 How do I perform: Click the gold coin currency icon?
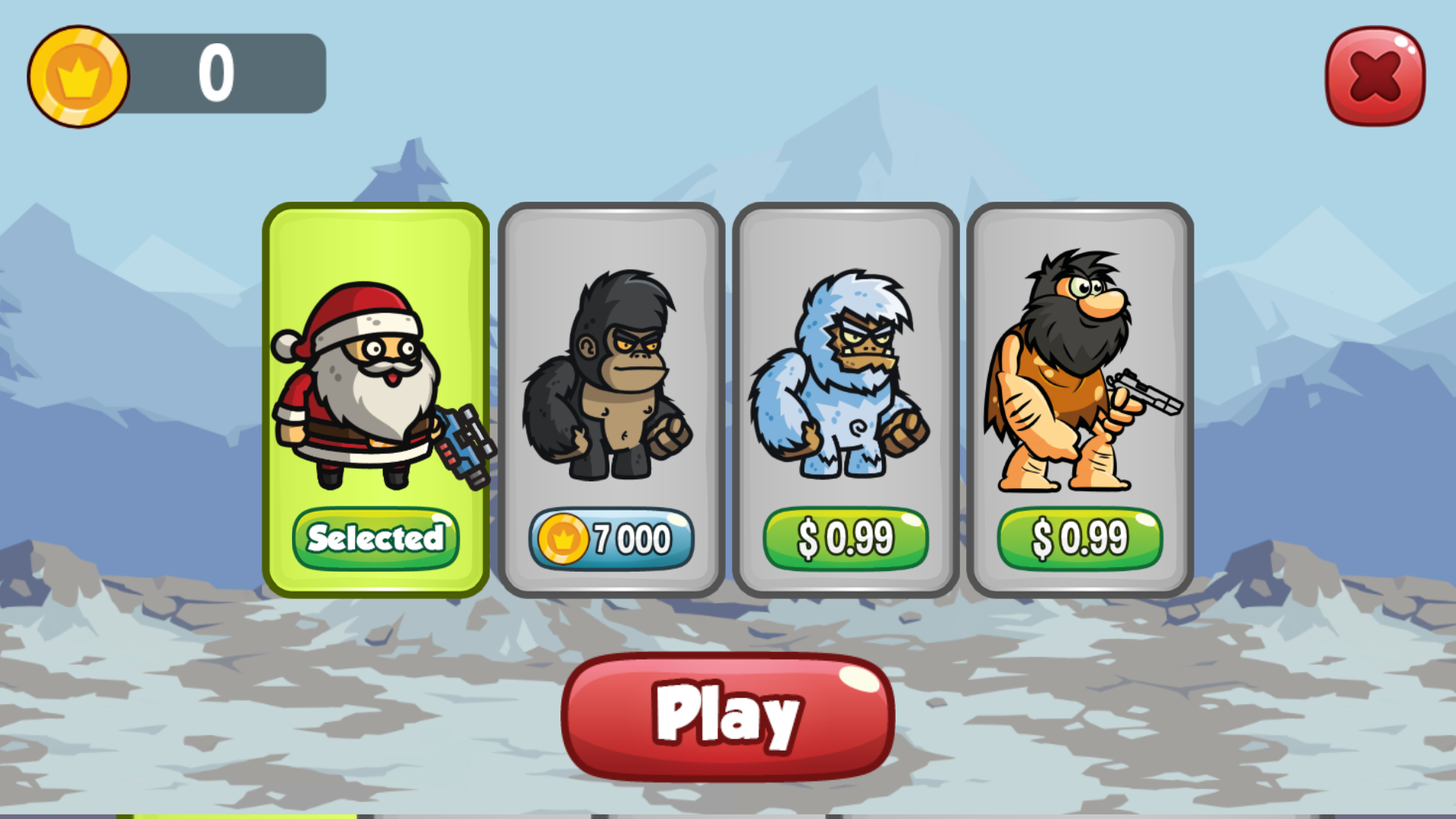tap(78, 74)
